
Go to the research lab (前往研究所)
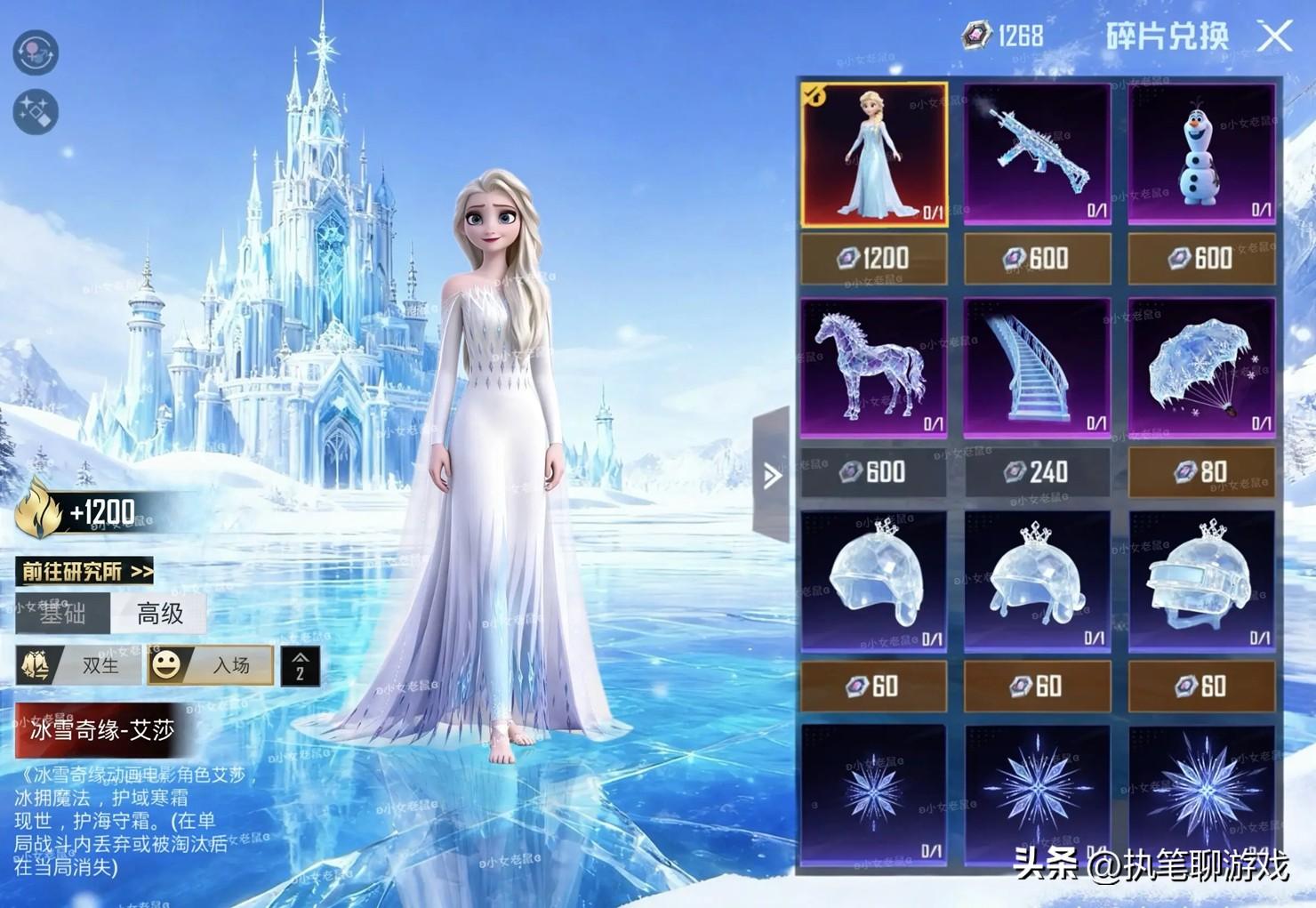pyautogui.click(x=86, y=571)
